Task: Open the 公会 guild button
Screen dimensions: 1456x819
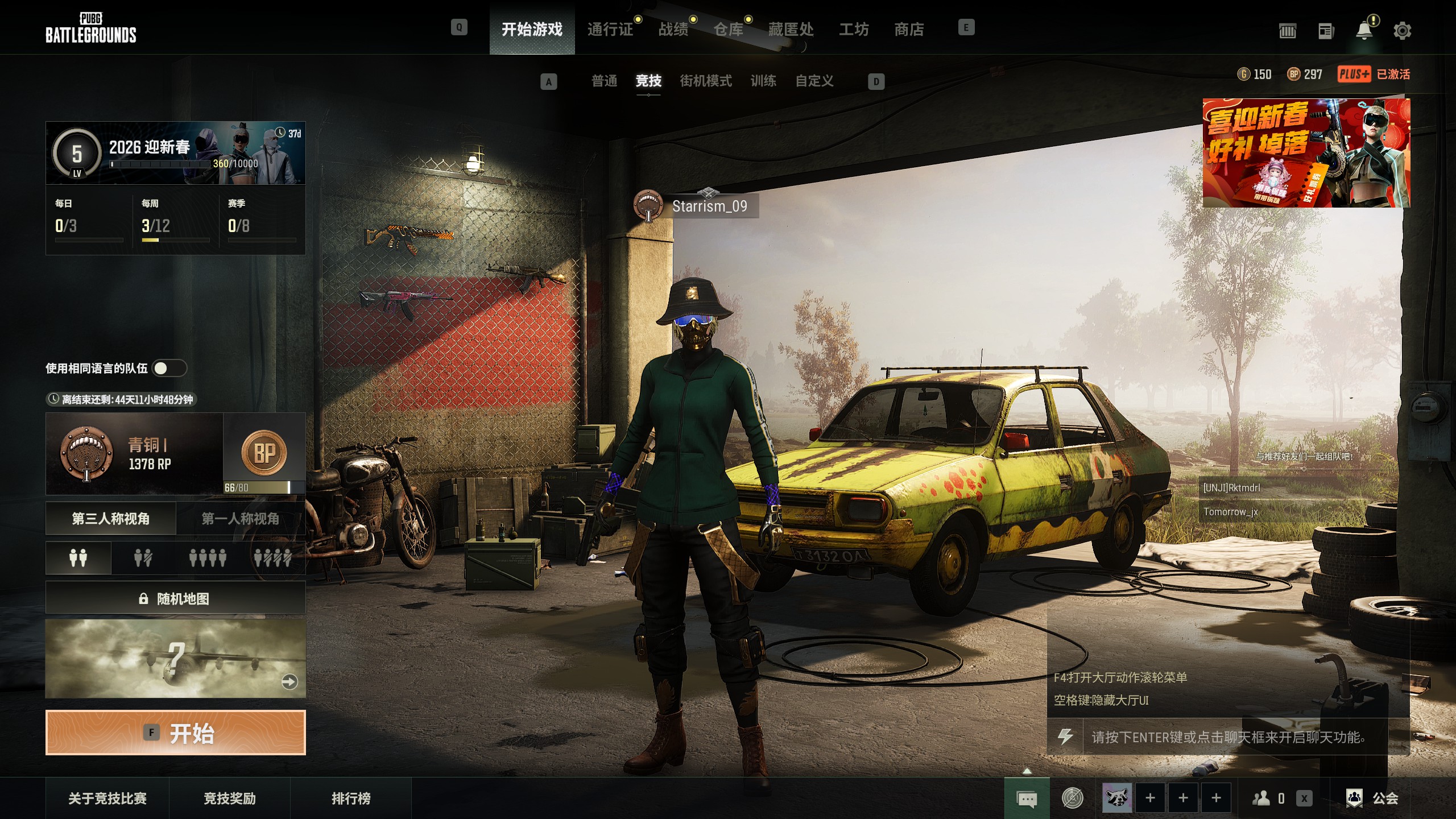Action: tap(1372, 799)
